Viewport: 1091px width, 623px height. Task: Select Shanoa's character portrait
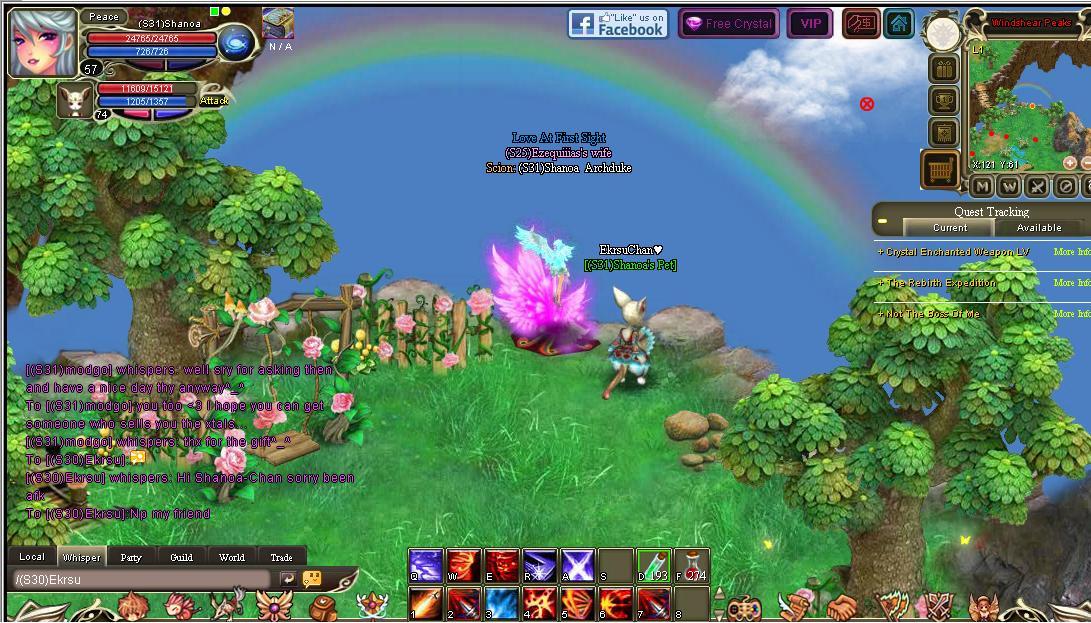click(43, 43)
